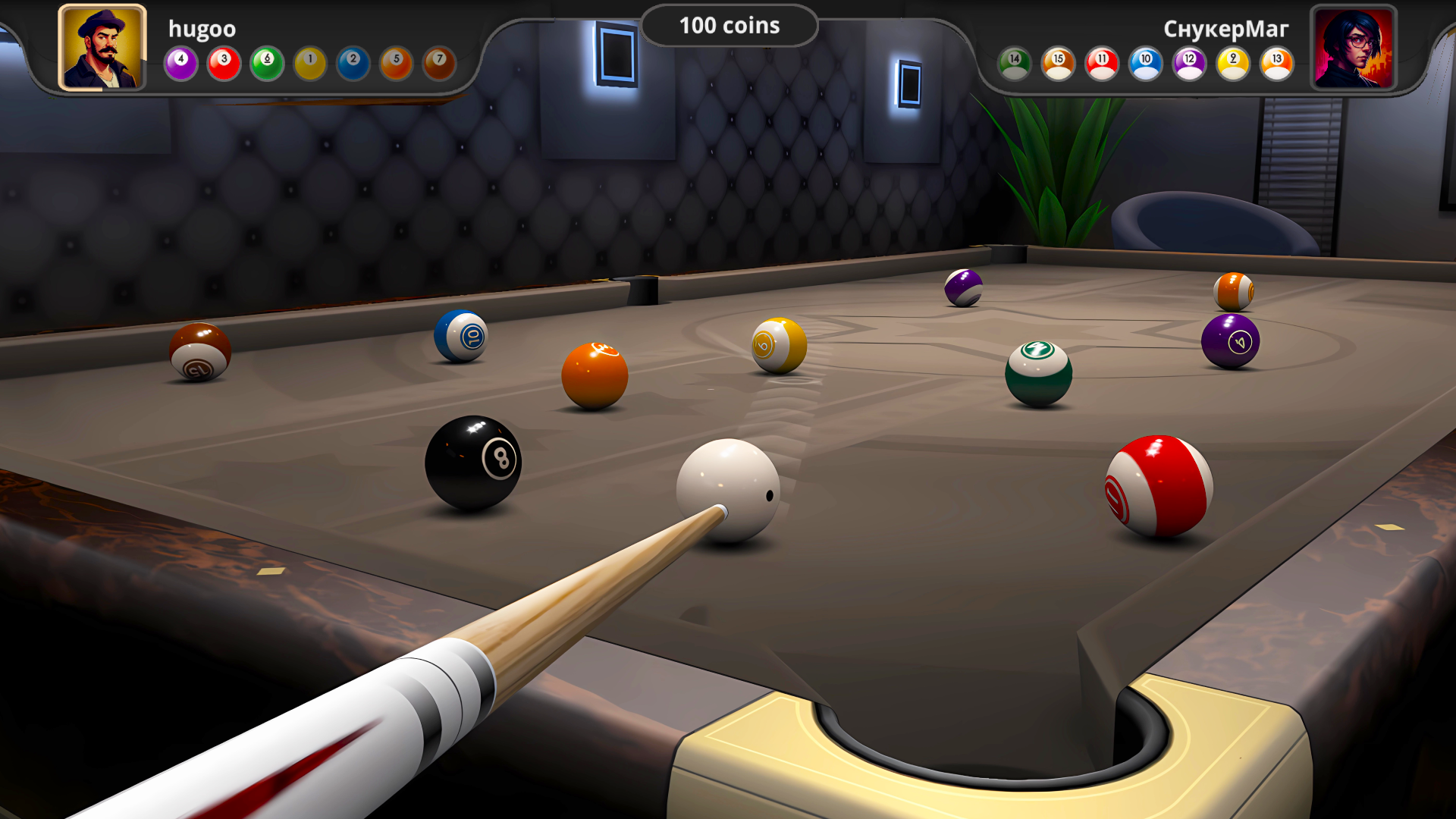This screenshot has height=819, width=1456.
Task: Select the maroon 7 ball icon in the left rack
Action: (x=439, y=64)
